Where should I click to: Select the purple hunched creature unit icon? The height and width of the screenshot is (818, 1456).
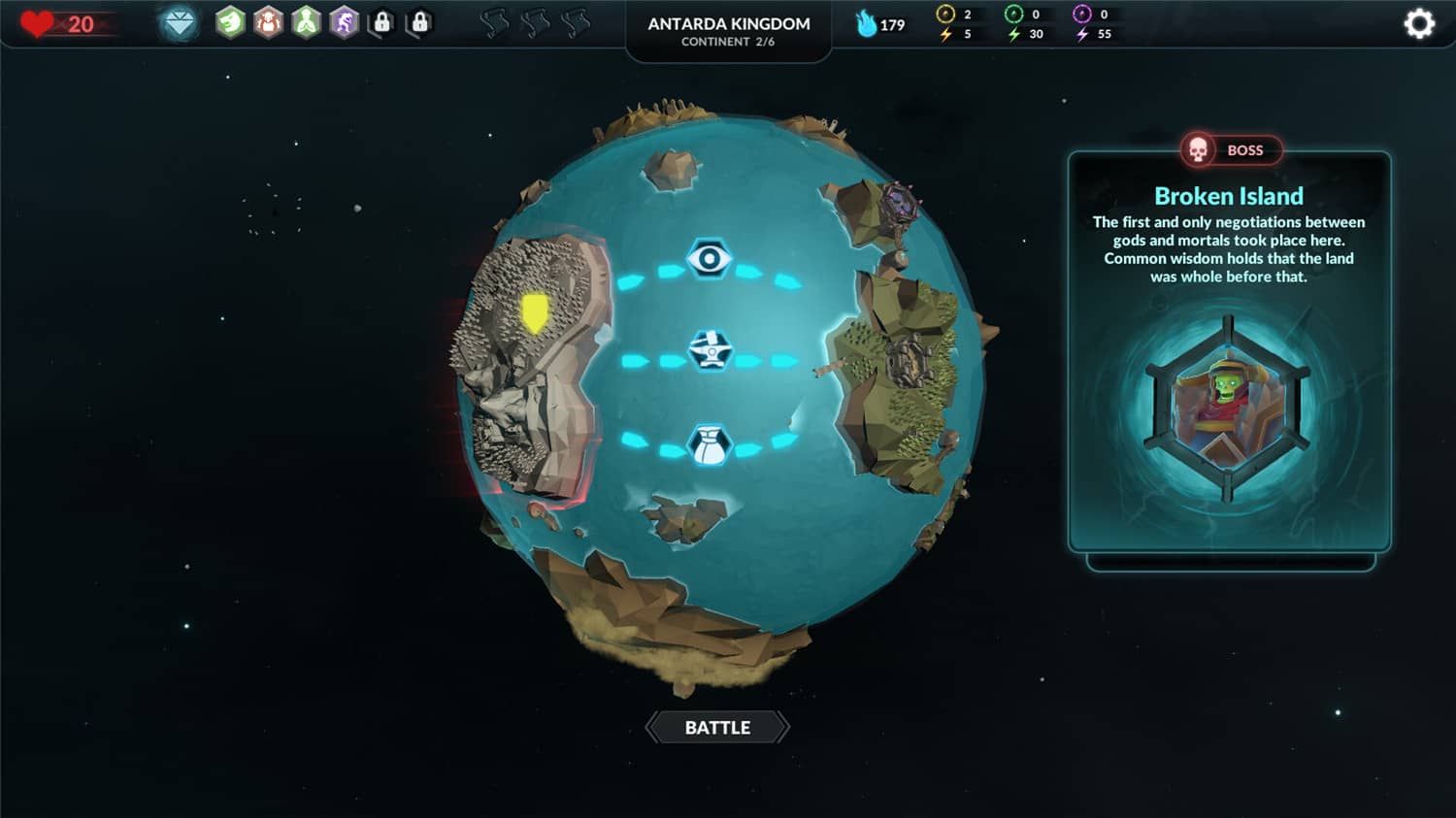coord(345,22)
